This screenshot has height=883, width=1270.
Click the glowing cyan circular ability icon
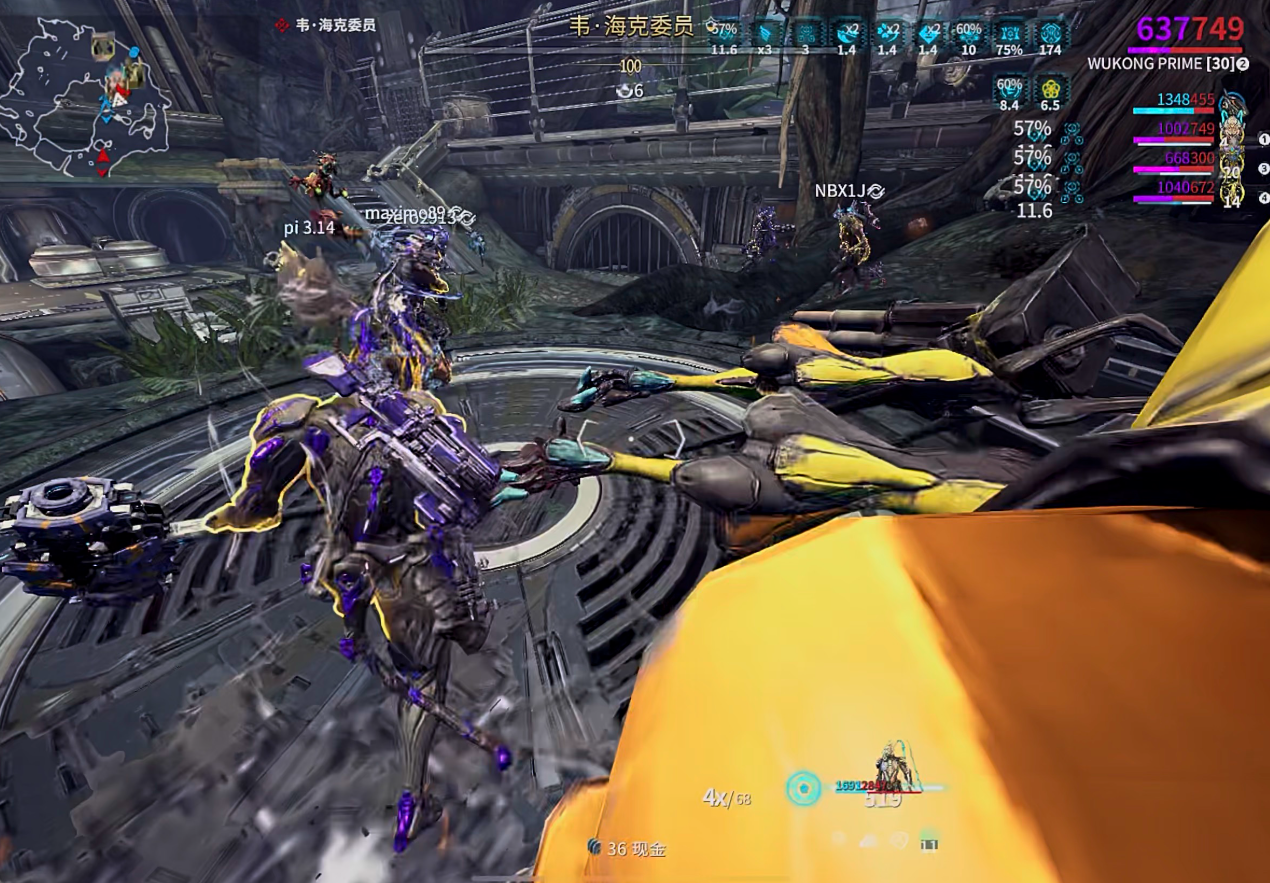coord(803,788)
